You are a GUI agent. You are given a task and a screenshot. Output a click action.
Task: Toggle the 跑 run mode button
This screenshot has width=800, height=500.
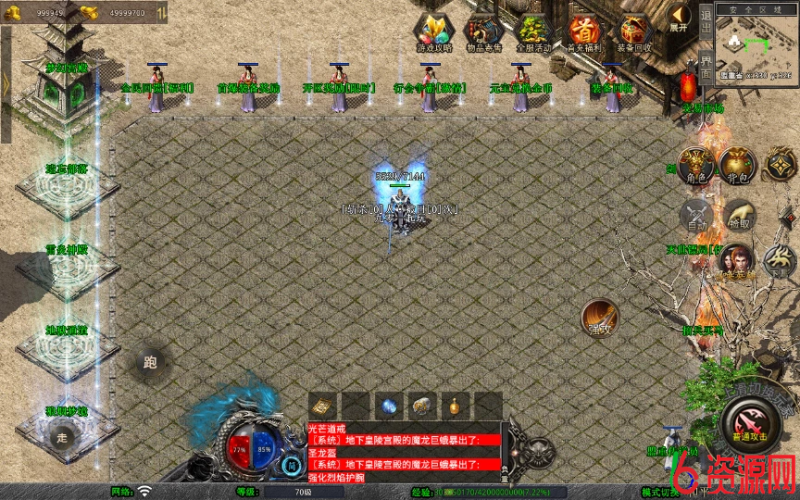152,362
